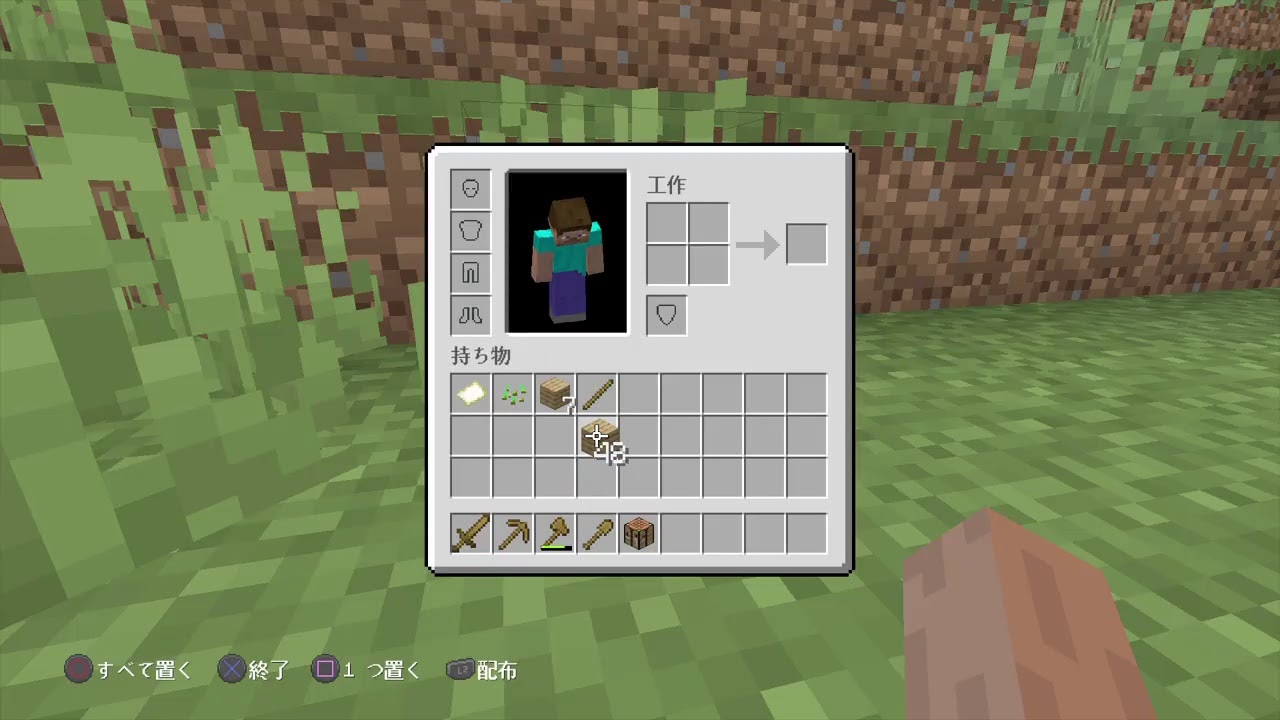This screenshot has width=1280, height=720.
Task: Pick up the white map item
Action: tap(470, 393)
